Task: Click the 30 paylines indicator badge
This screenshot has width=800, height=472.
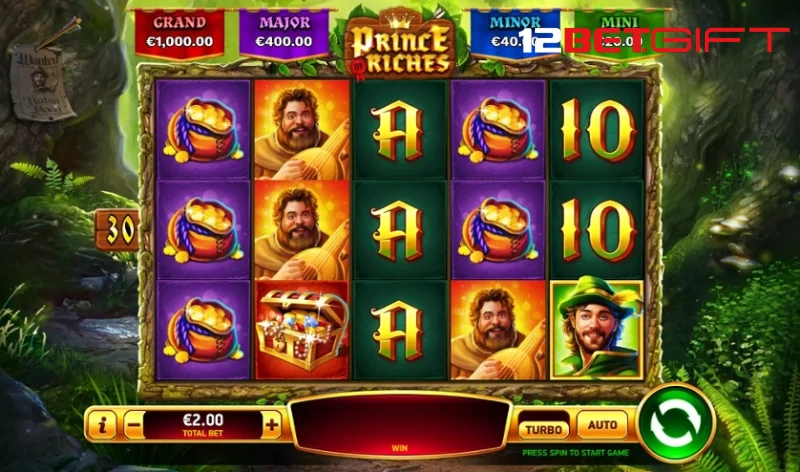Action: pyautogui.click(x=116, y=230)
